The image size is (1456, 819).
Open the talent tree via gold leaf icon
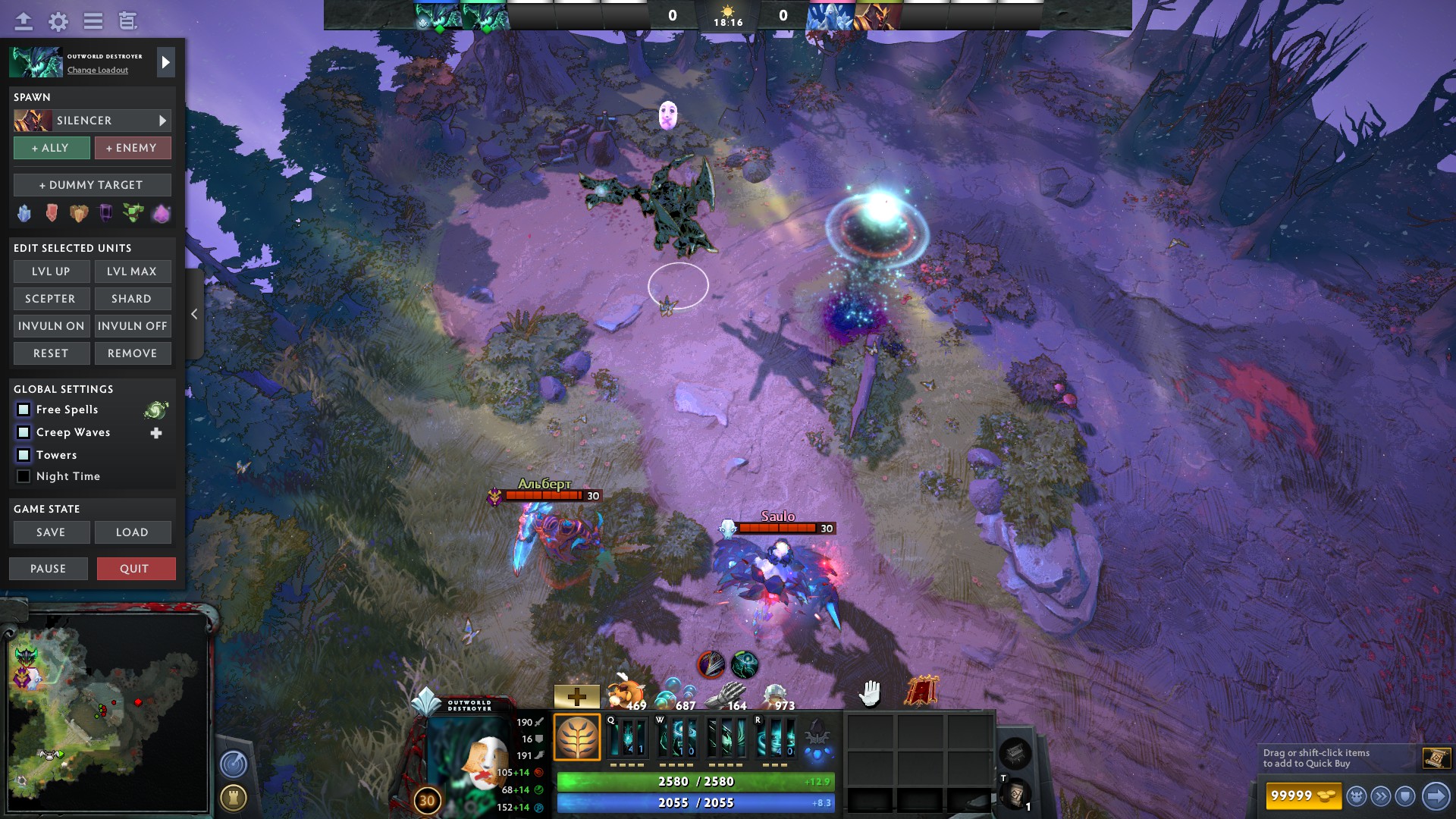pos(578,736)
